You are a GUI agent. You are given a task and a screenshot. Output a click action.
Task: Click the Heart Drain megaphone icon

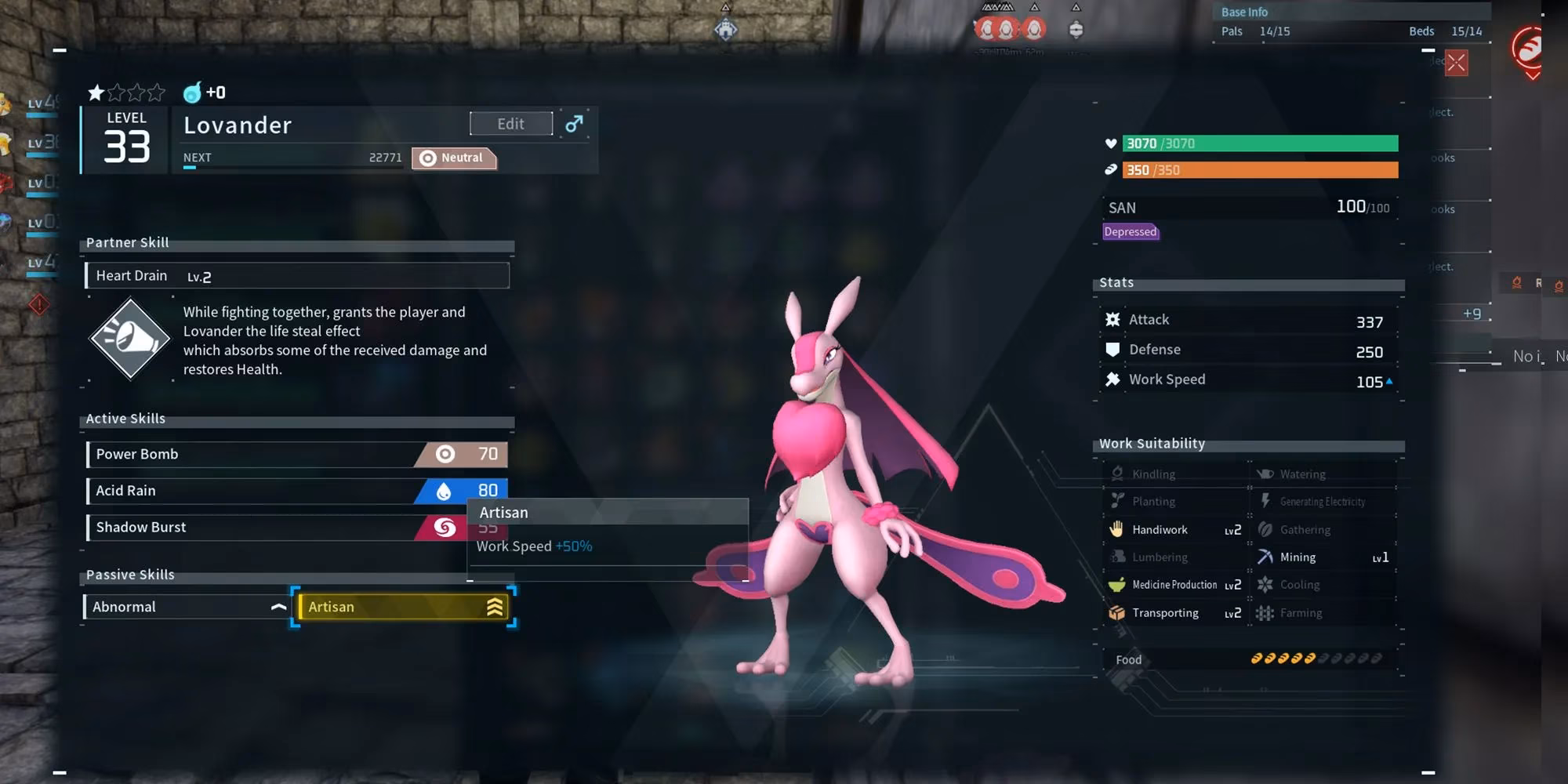coord(129,339)
